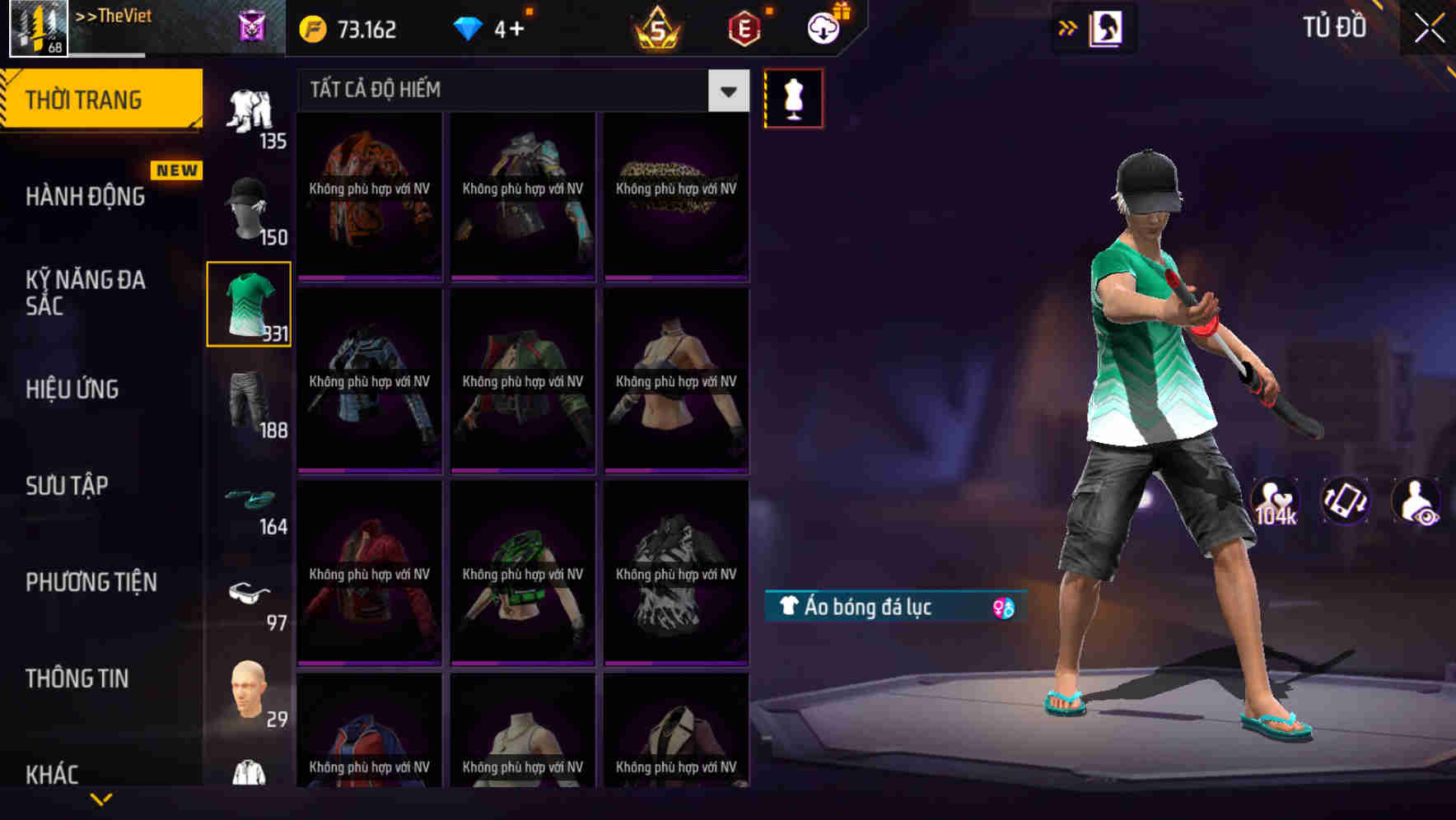
Task: Switch to the HÀNH ĐỘNG tab
Action: [86, 196]
